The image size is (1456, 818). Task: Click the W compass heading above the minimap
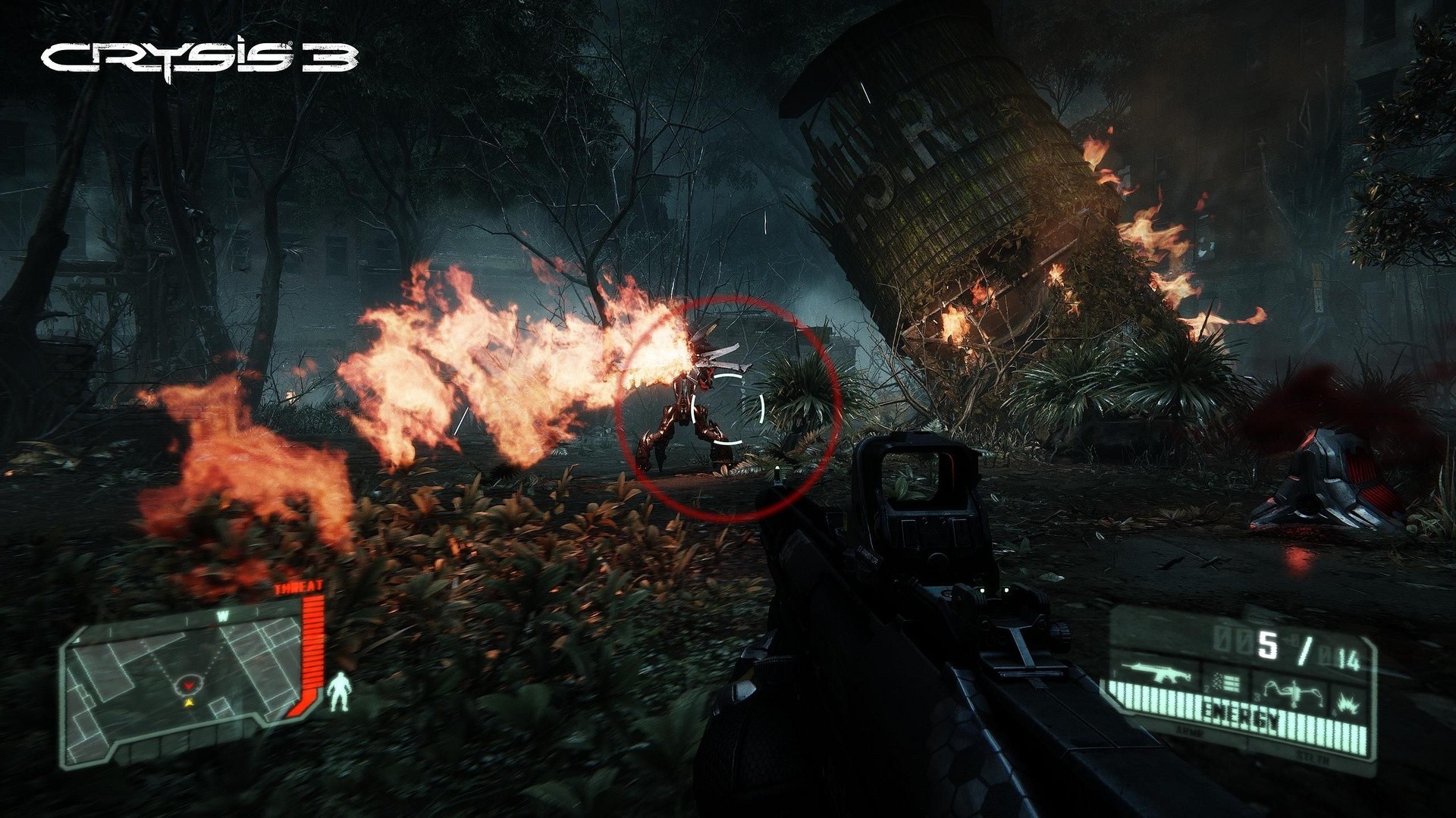(x=223, y=615)
